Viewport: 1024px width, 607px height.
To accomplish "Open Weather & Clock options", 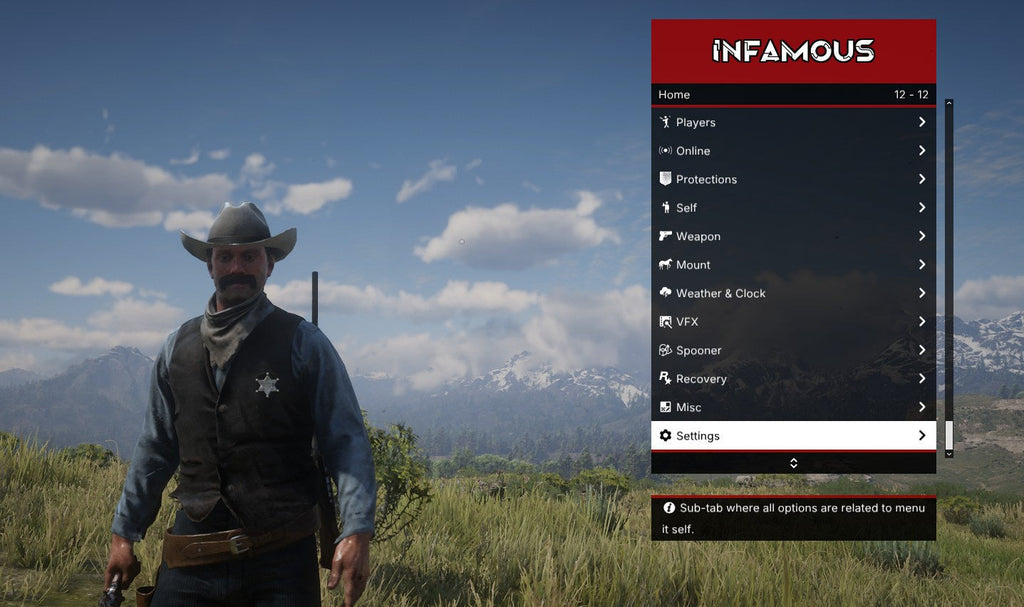I will [x=793, y=293].
